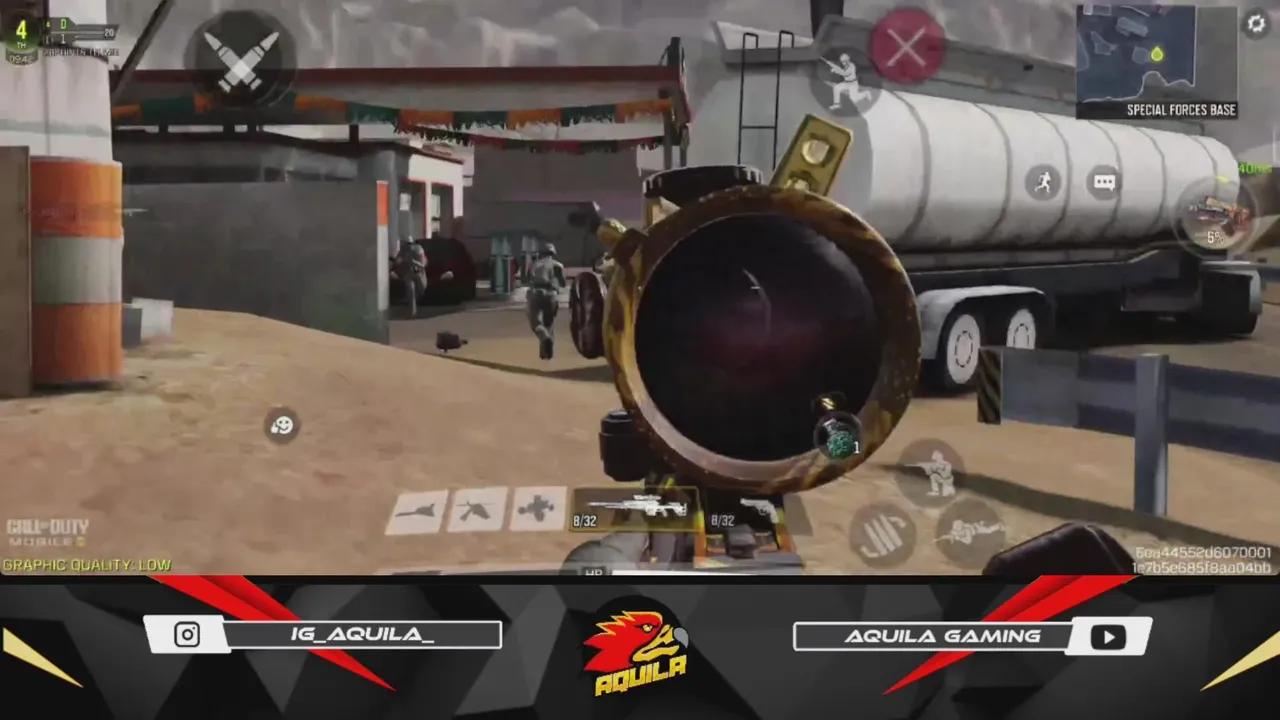Image resolution: width=1280 pixels, height=720 pixels.
Task: Open the smiley emote icon
Action: coord(280,425)
